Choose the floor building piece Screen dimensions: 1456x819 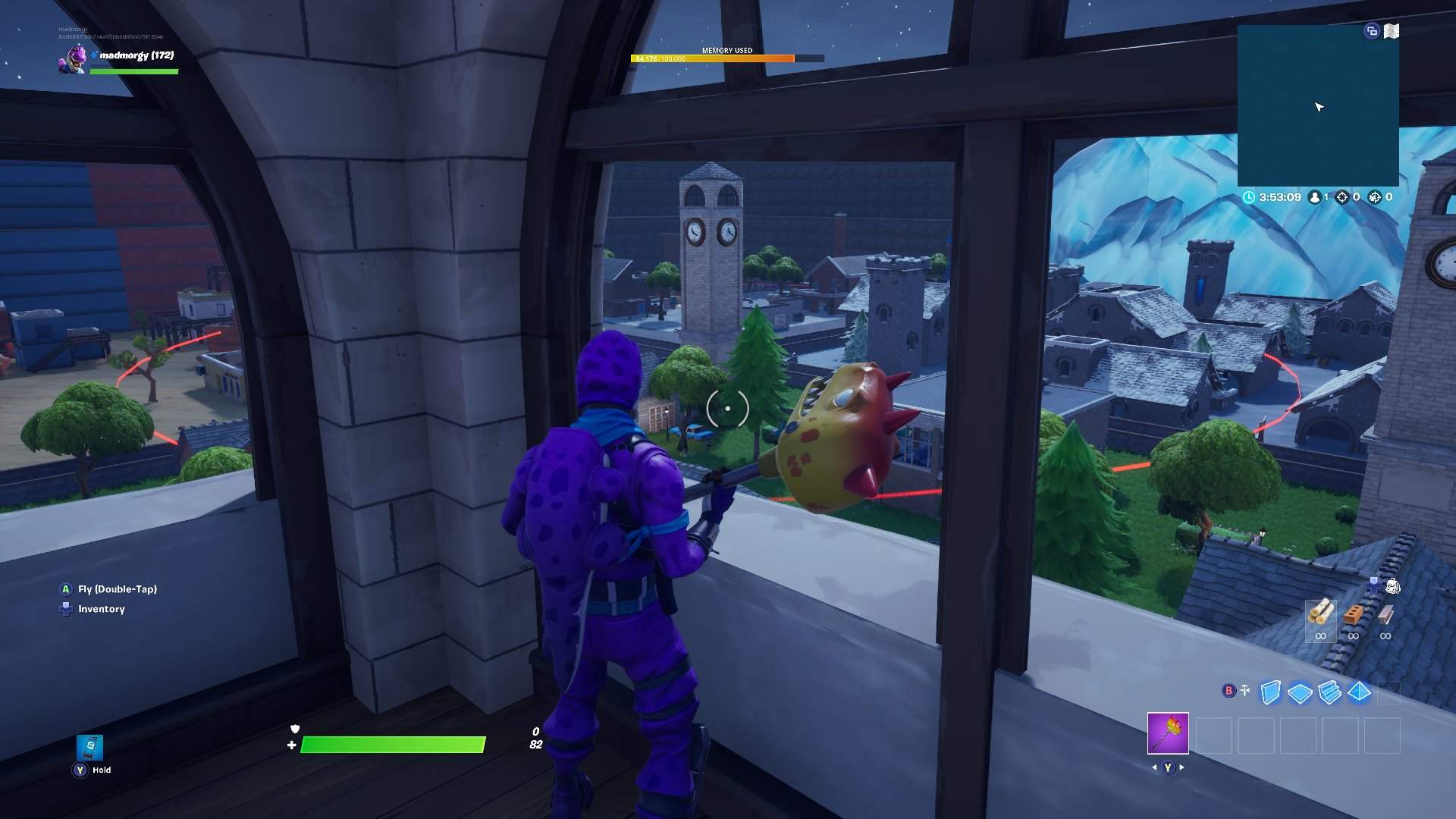click(1300, 693)
